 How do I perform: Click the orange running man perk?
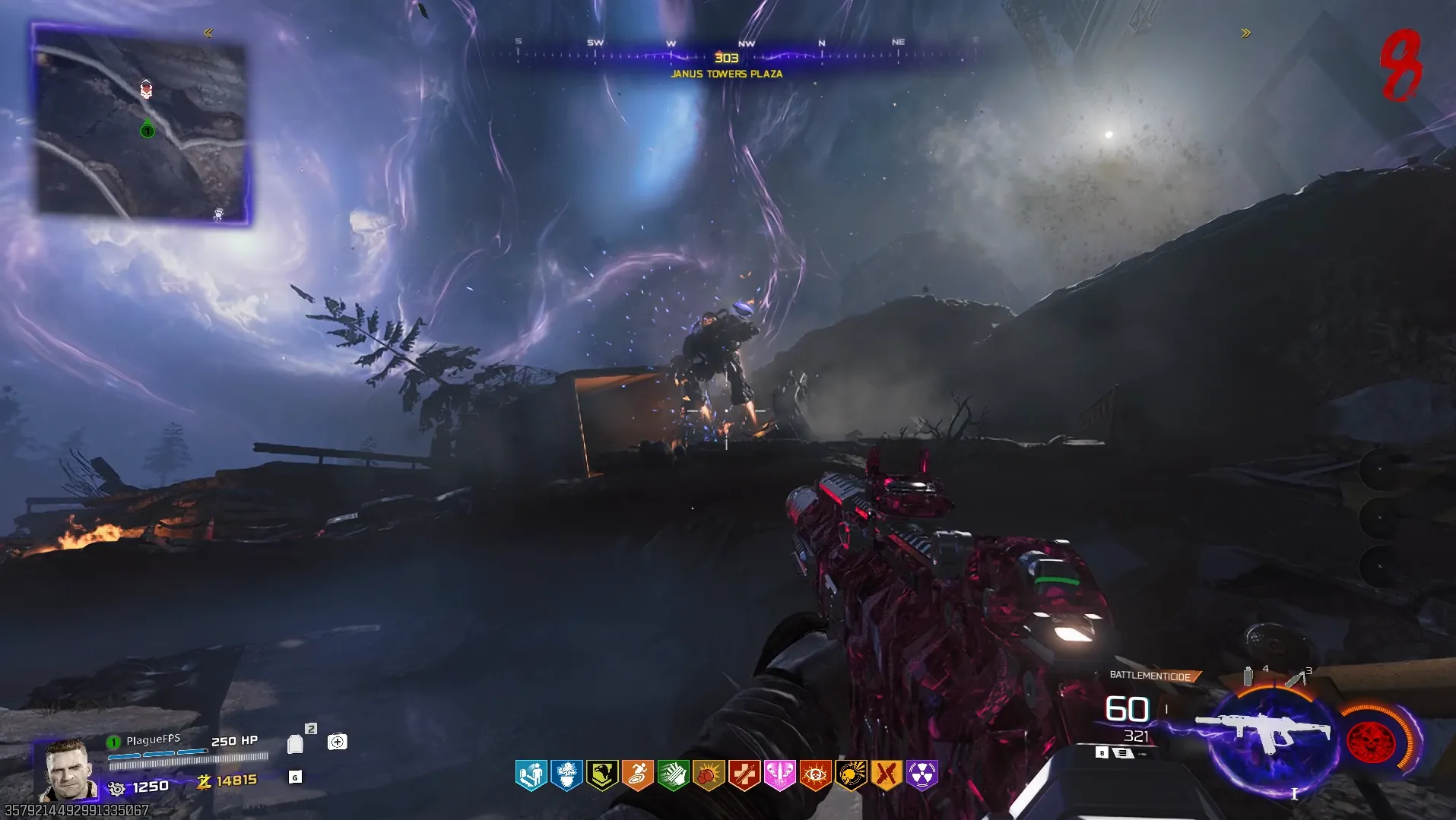pyautogui.click(x=638, y=775)
